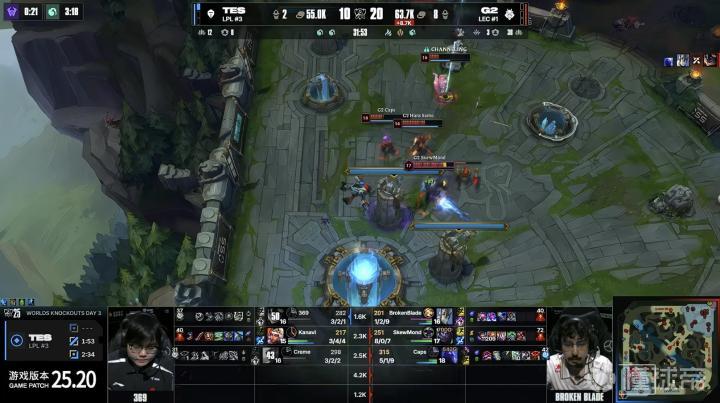Select Caps's row in the scoreboard
This screenshot has width=720, height=403.
pyautogui.click(x=410, y=354)
